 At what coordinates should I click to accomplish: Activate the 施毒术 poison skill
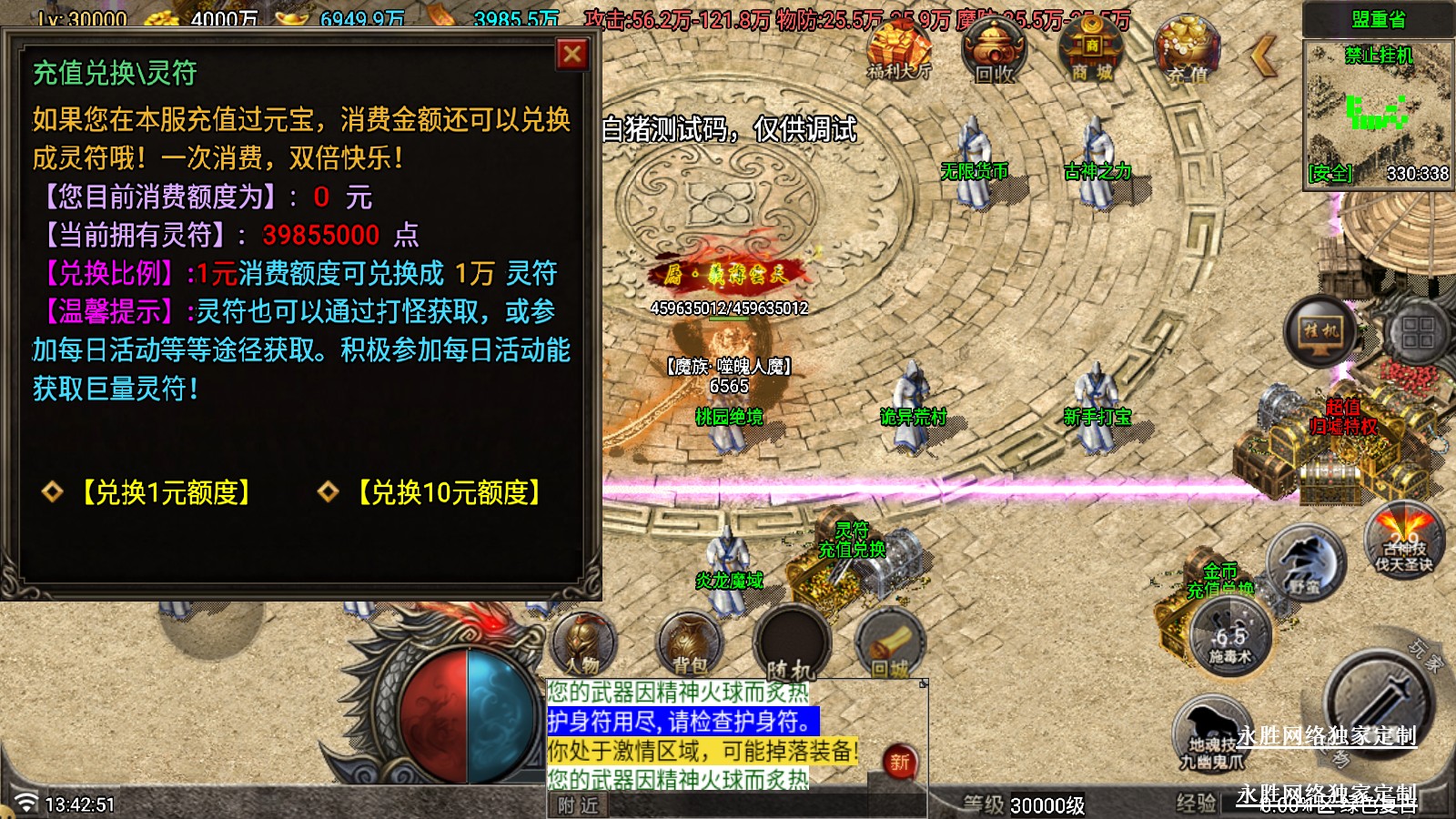tap(1230, 637)
